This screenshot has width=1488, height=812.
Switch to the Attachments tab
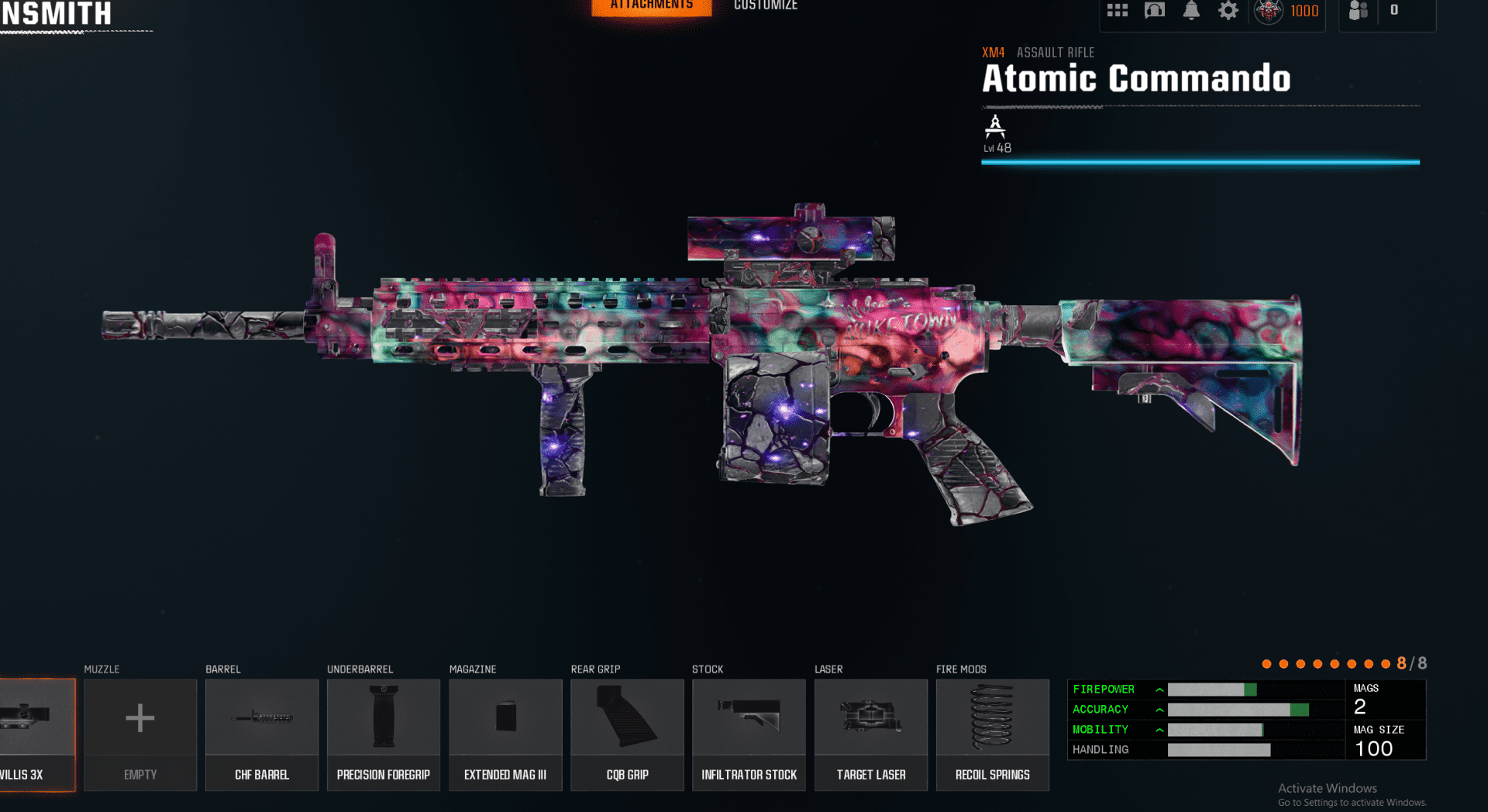(651, 6)
